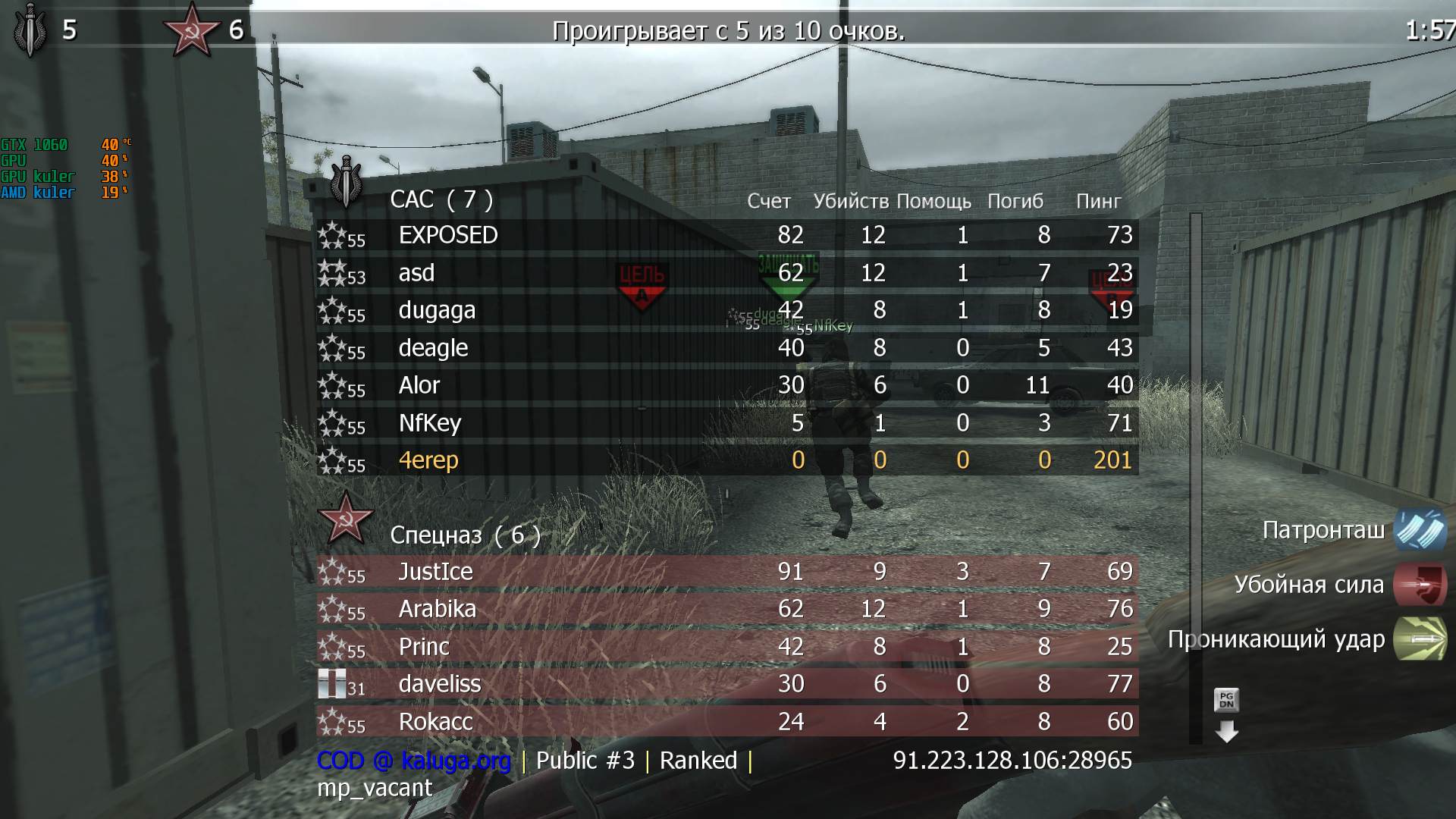Click the objective marker ЦЕЛЬ A
The image size is (1456, 819).
642,286
